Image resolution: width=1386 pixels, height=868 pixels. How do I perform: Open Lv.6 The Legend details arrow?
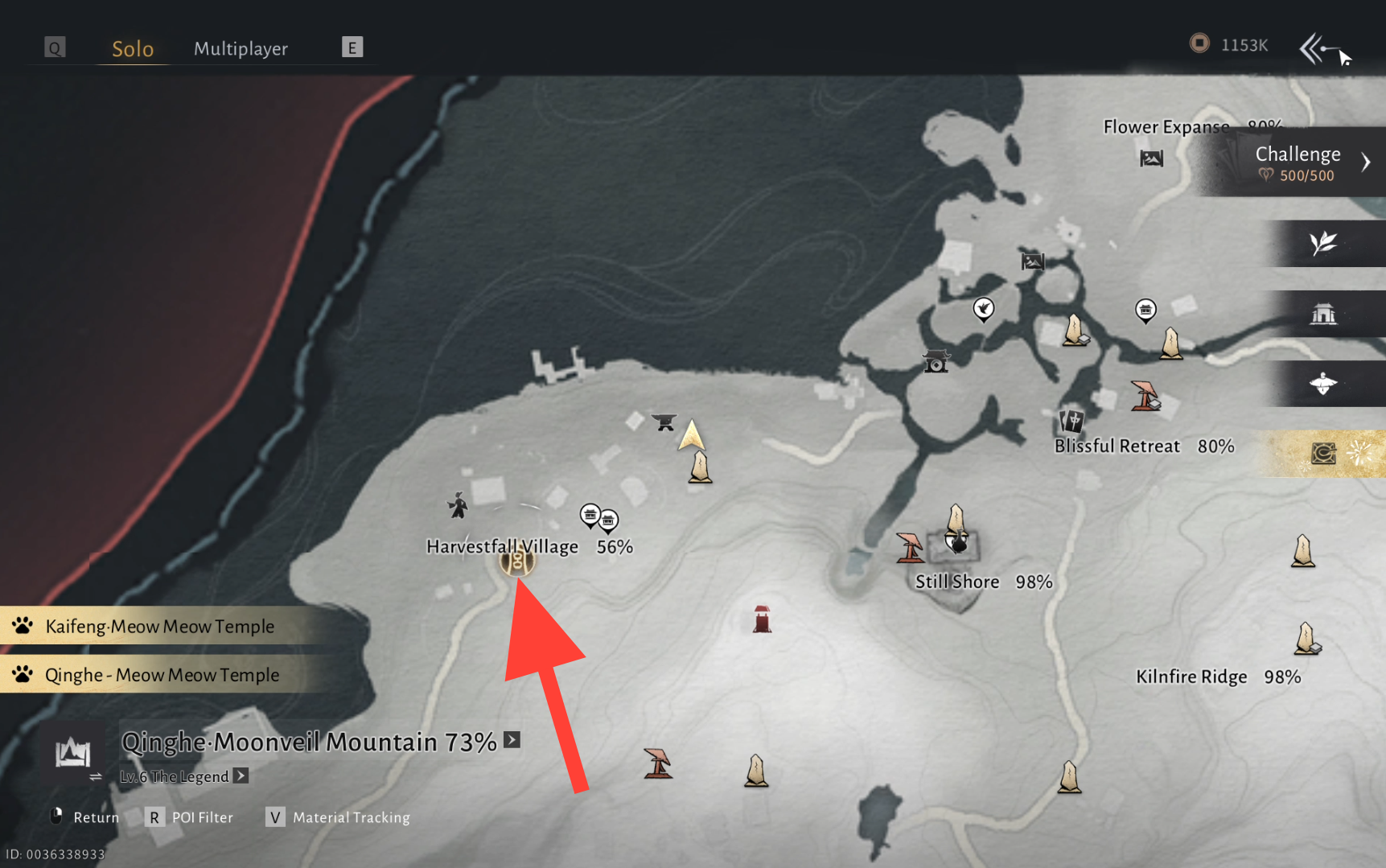coord(241,775)
